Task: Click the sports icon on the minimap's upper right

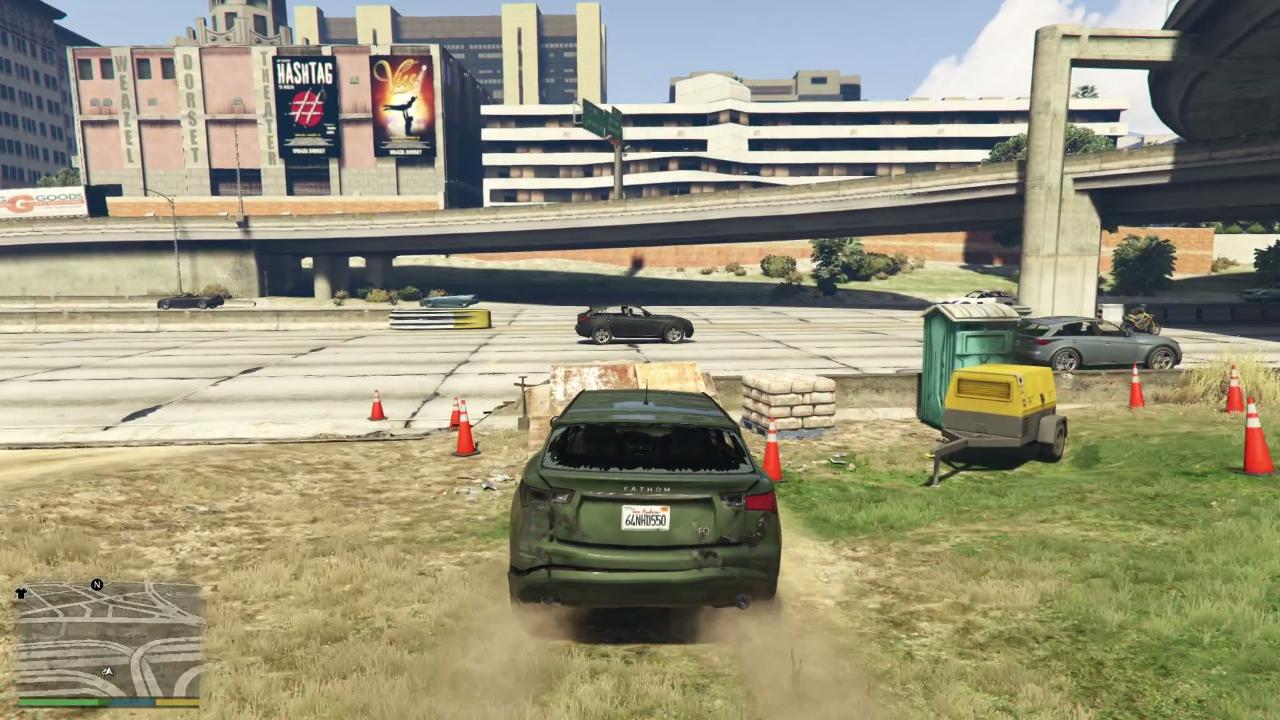Action: 170,595
